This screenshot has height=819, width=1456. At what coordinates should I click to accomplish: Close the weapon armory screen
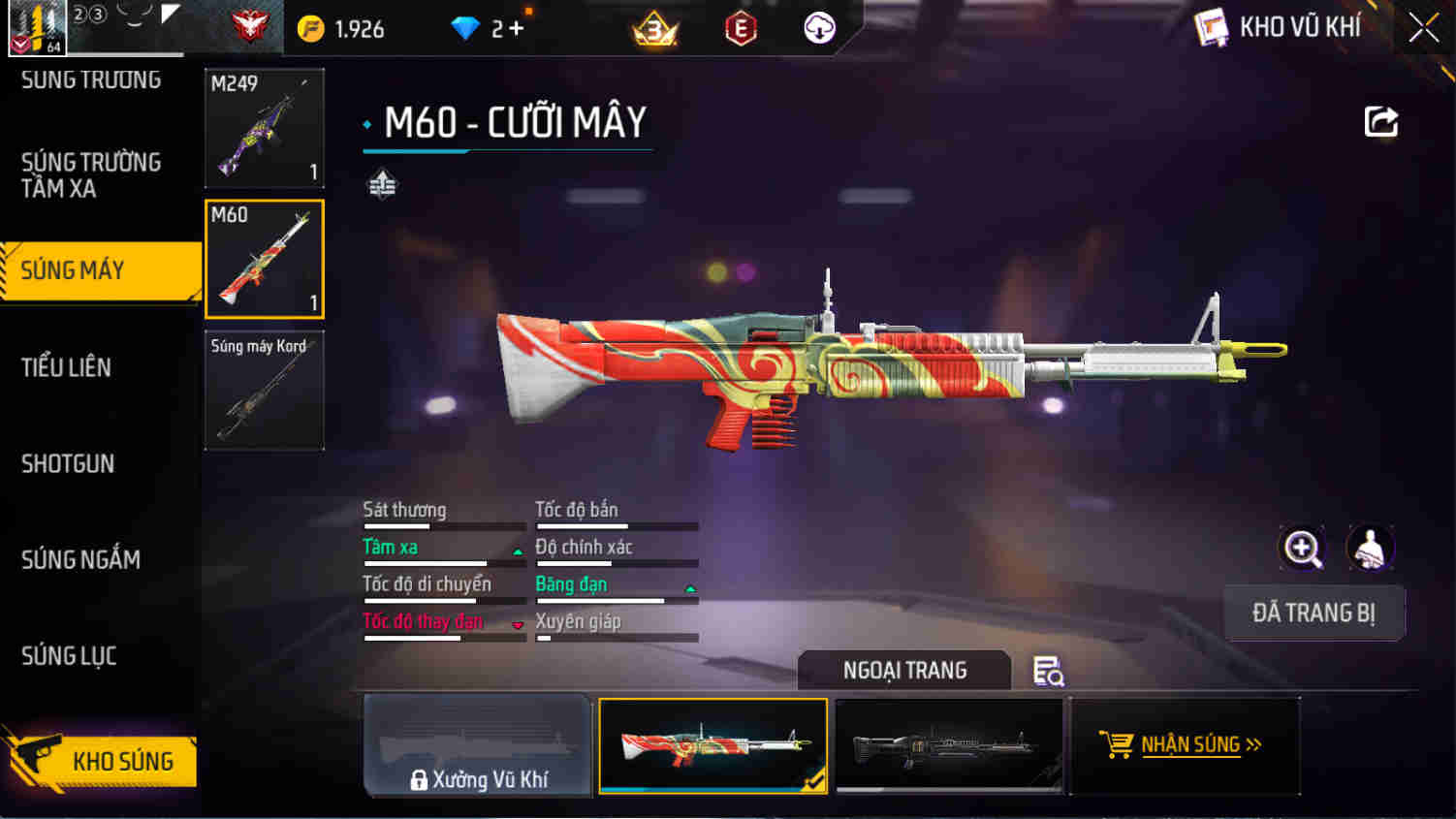pyautogui.click(x=1423, y=27)
